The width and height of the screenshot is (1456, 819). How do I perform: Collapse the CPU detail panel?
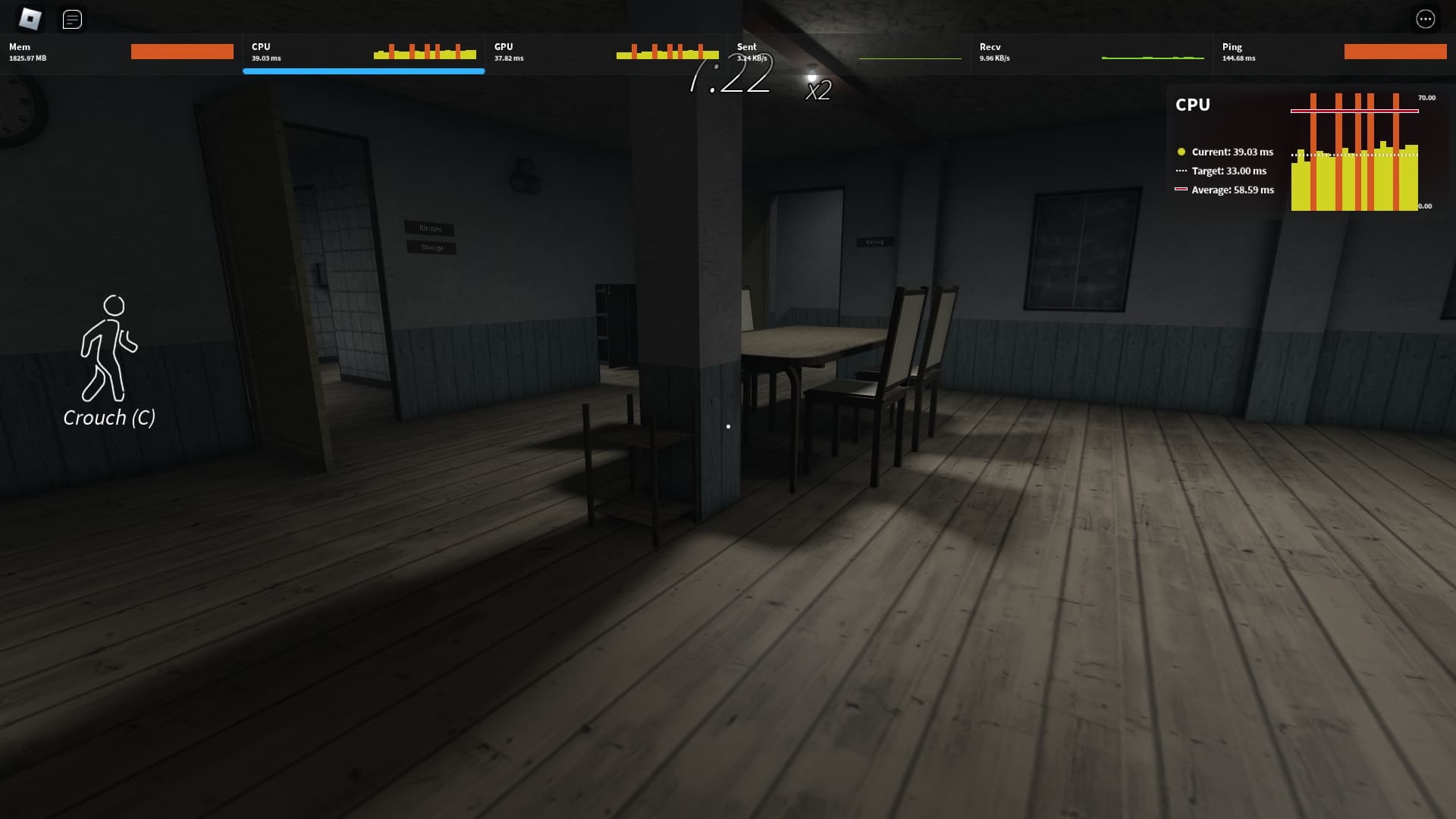point(1194,105)
